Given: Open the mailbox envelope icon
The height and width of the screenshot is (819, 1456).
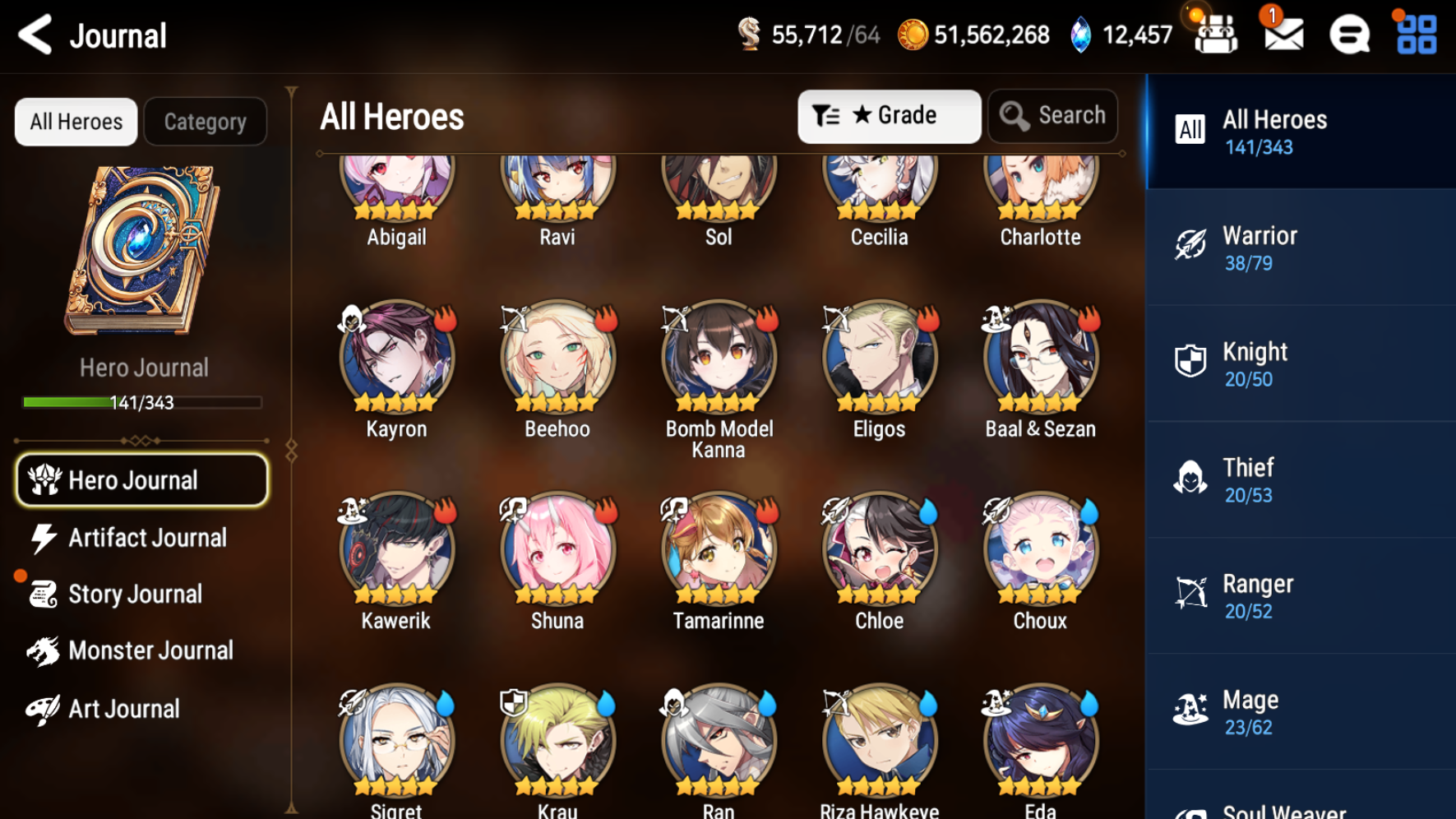Looking at the screenshot, I should click(x=1283, y=35).
